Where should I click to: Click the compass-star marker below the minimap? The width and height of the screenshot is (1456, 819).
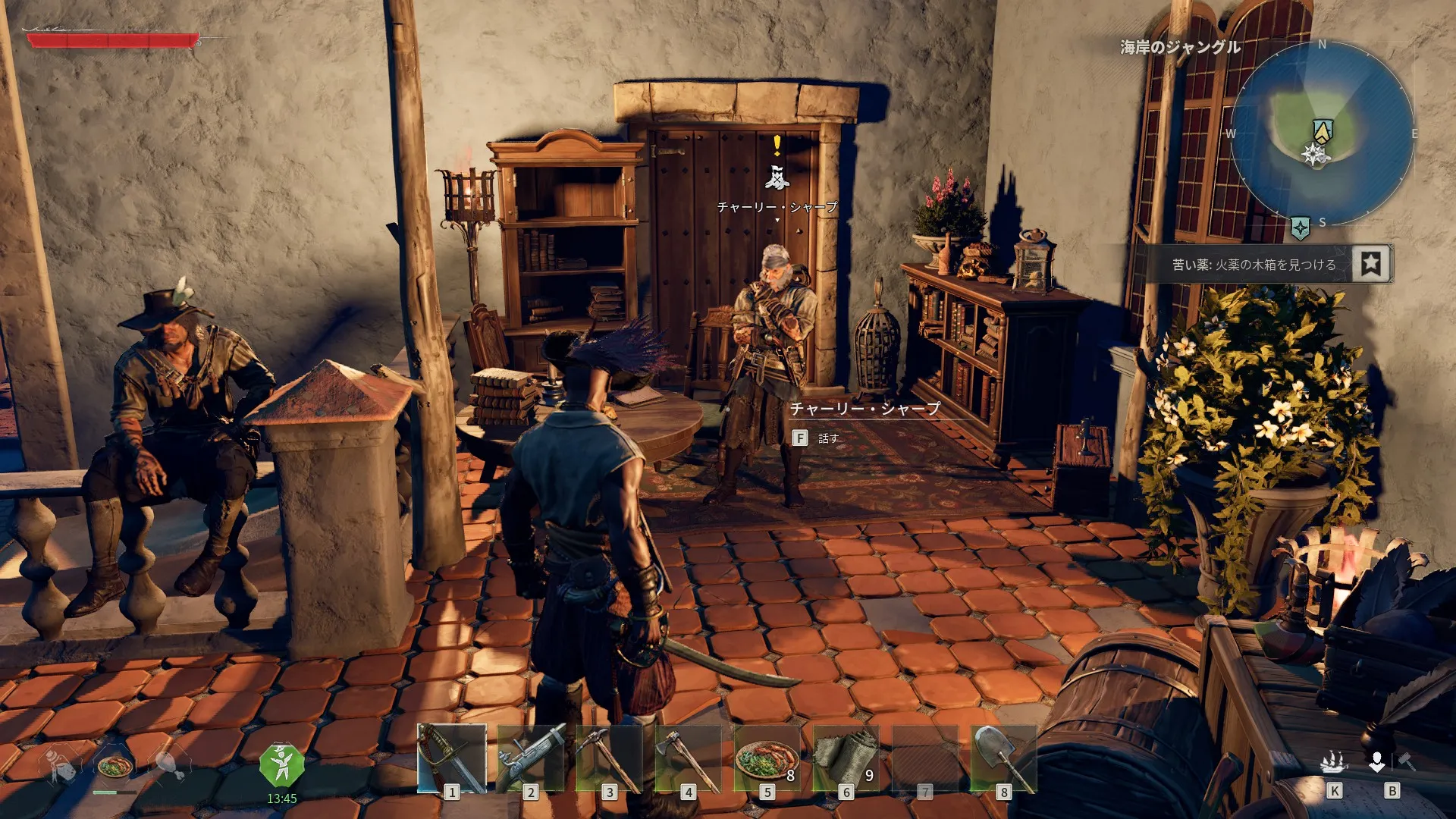pyautogui.click(x=1301, y=227)
